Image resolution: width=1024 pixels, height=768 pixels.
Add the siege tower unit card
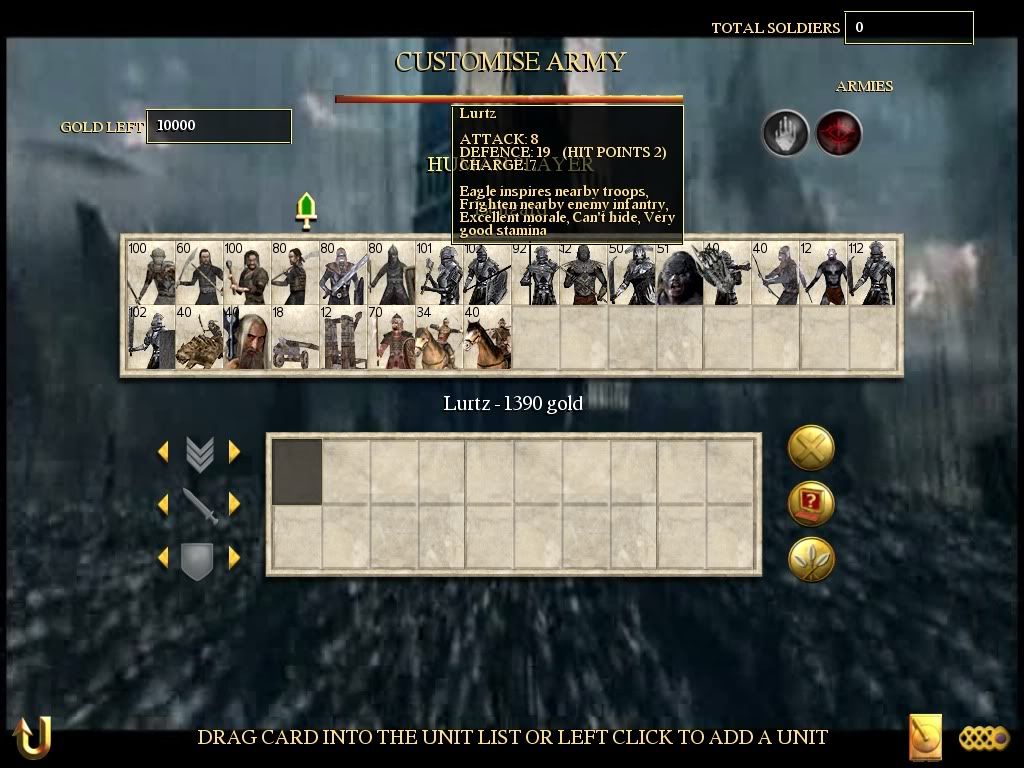tap(343, 338)
